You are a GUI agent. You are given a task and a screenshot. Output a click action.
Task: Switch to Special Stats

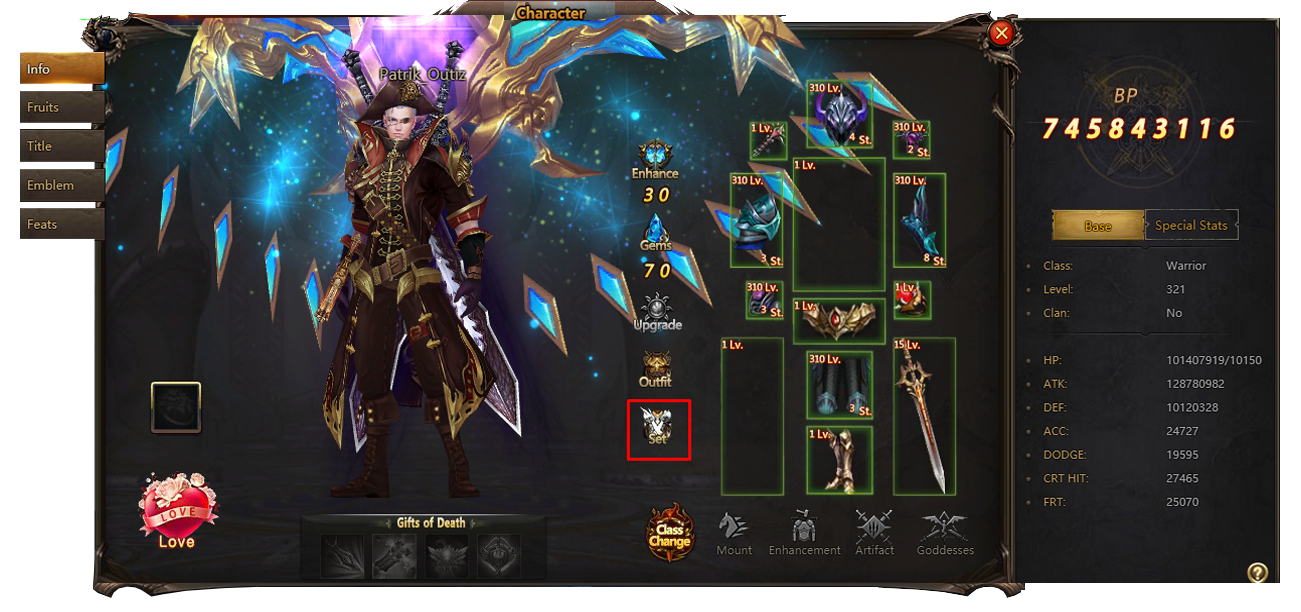(1190, 225)
